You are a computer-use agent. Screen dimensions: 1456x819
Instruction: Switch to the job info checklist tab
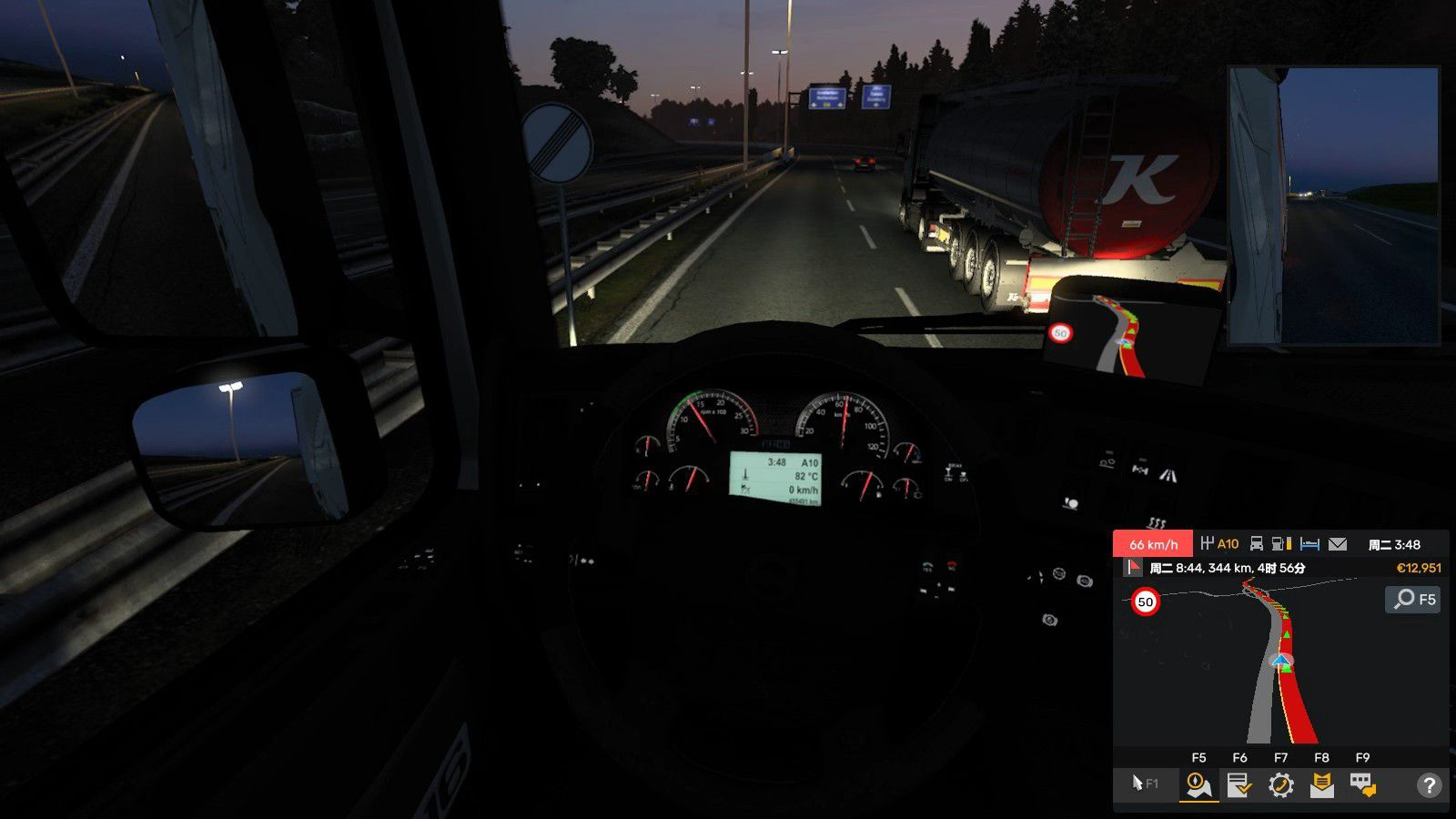click(1239, 784)
